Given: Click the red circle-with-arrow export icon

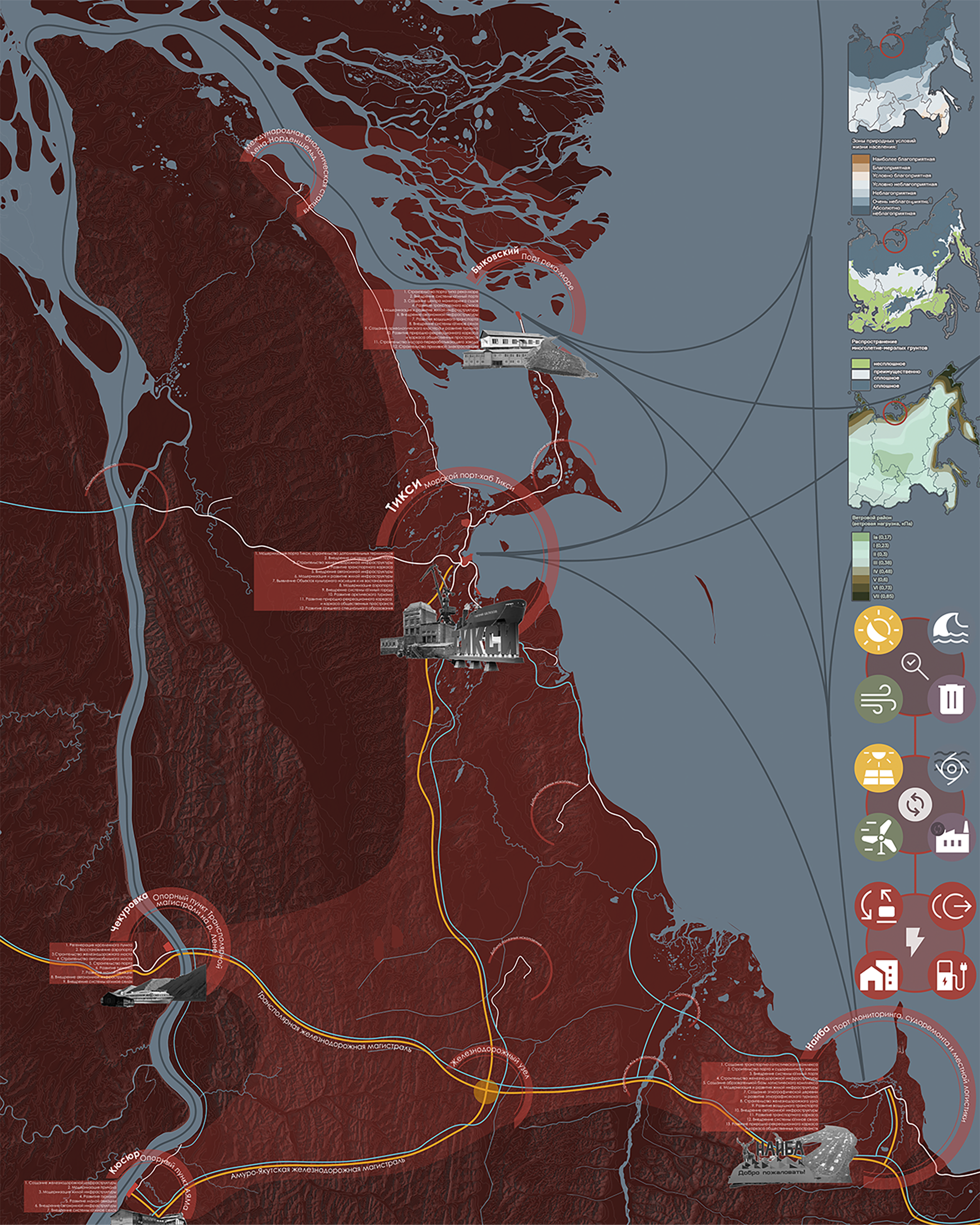Looking at the screenshot, I should click(x=952, y=906).
